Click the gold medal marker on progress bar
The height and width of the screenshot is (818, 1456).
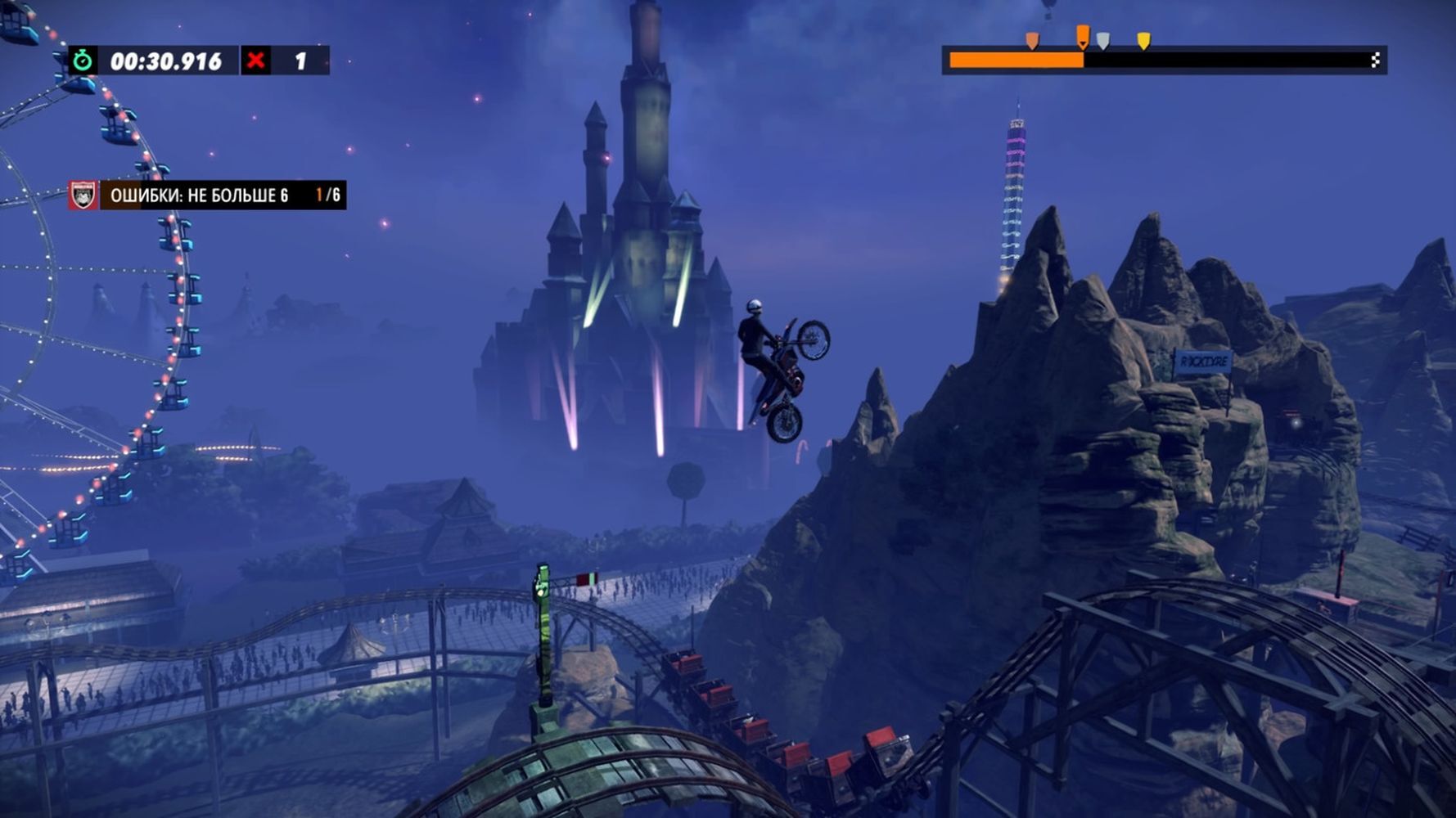[x=1143, y=41]
